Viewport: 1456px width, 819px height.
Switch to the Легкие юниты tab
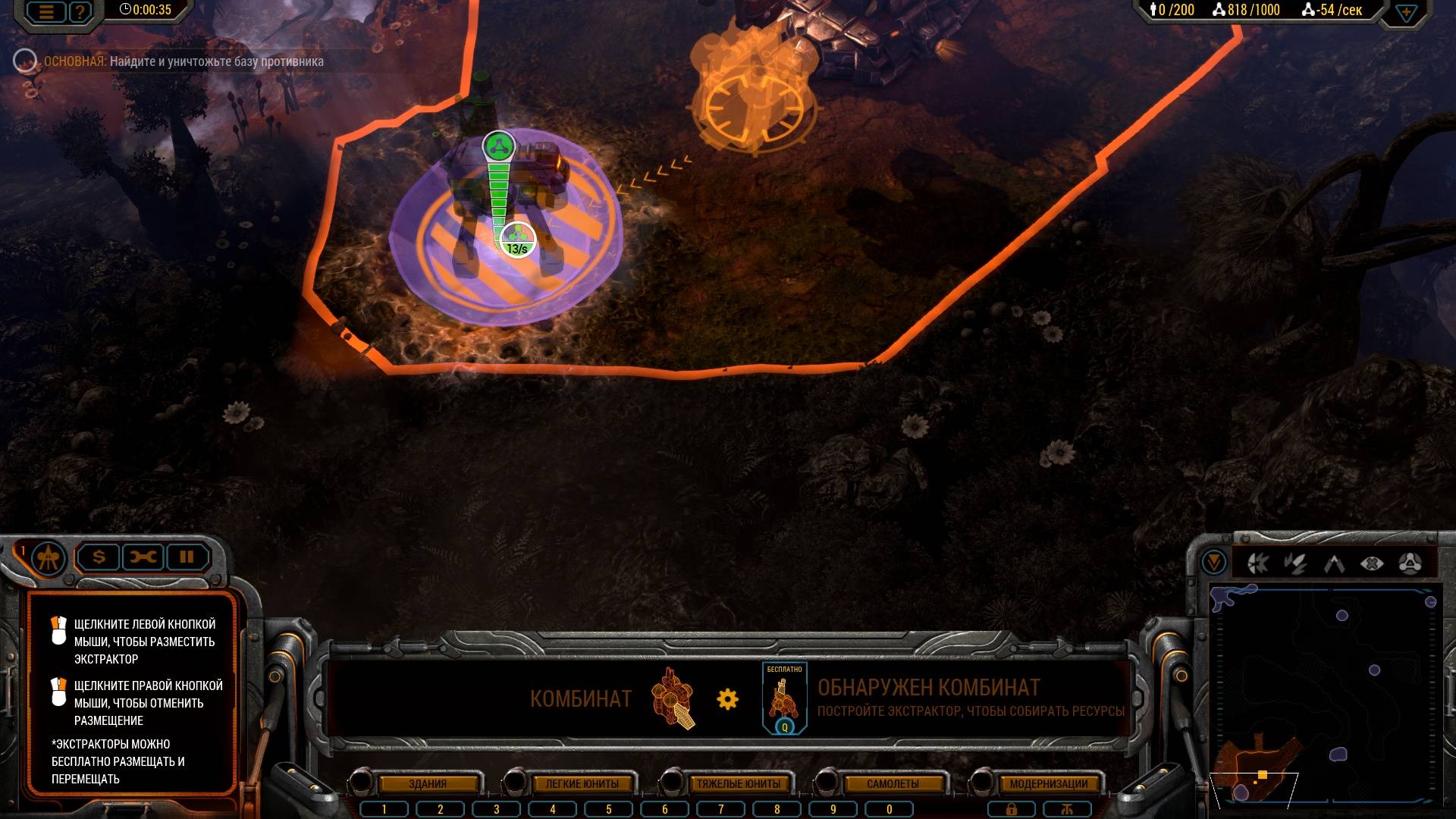pos(582,783)
